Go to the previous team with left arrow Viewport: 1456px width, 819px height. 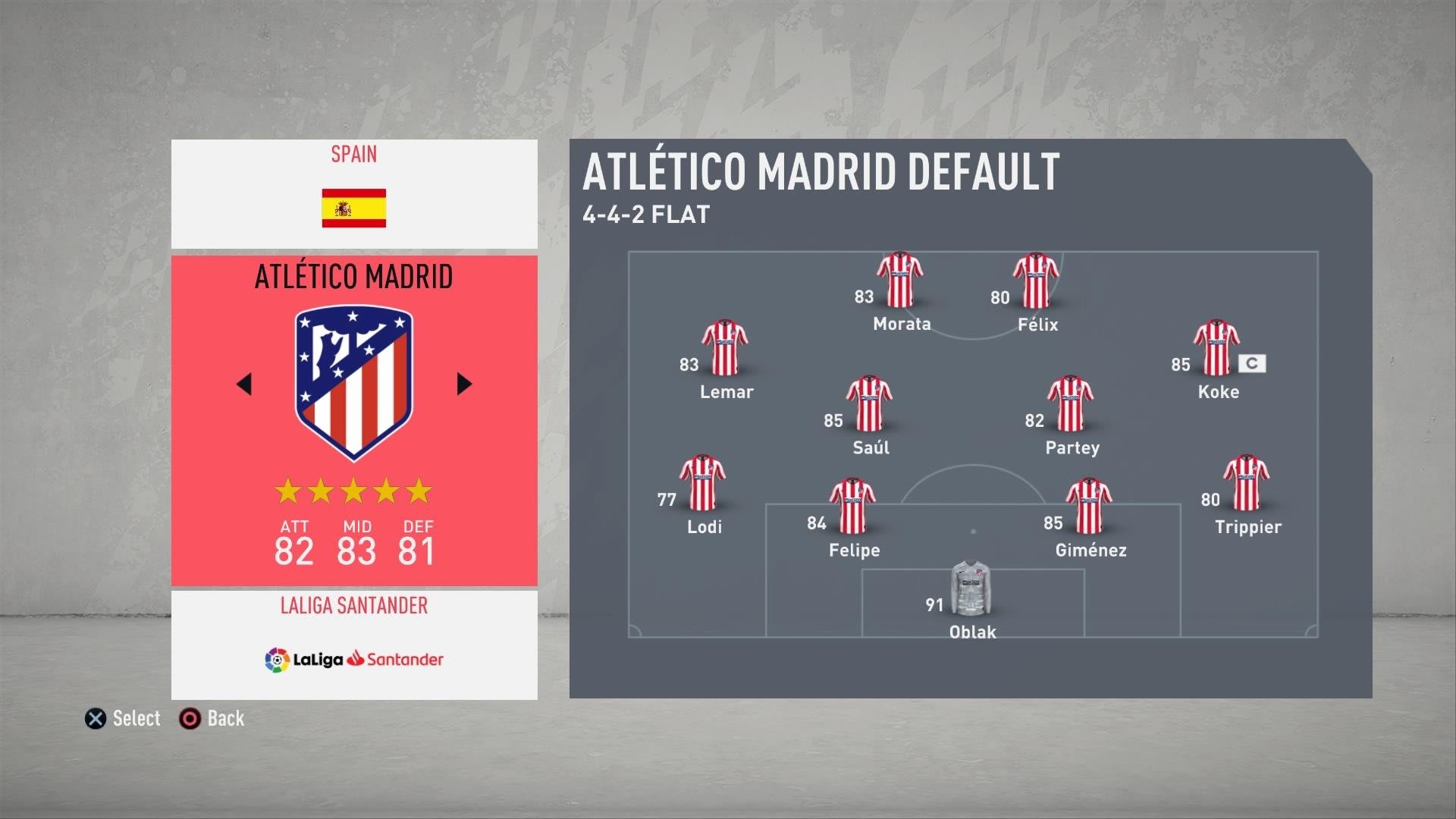tap(244, 384)
